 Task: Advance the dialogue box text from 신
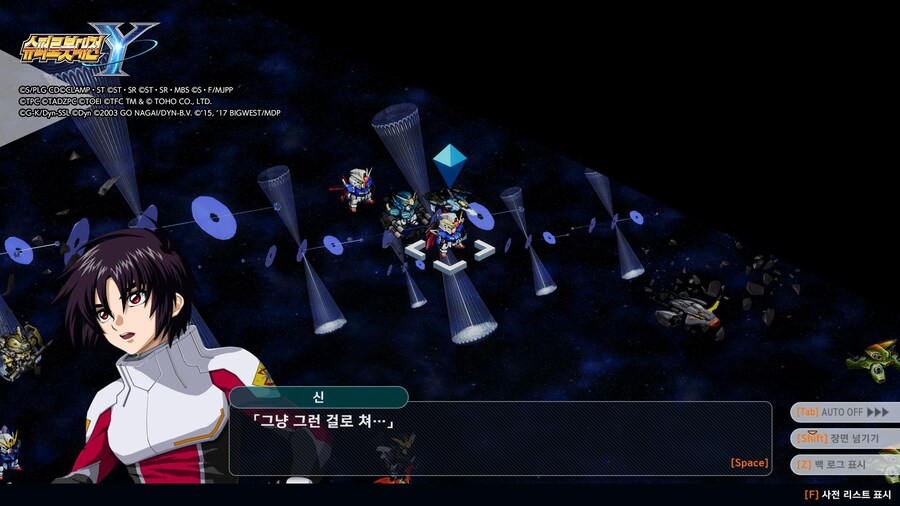tap(500, 438)
